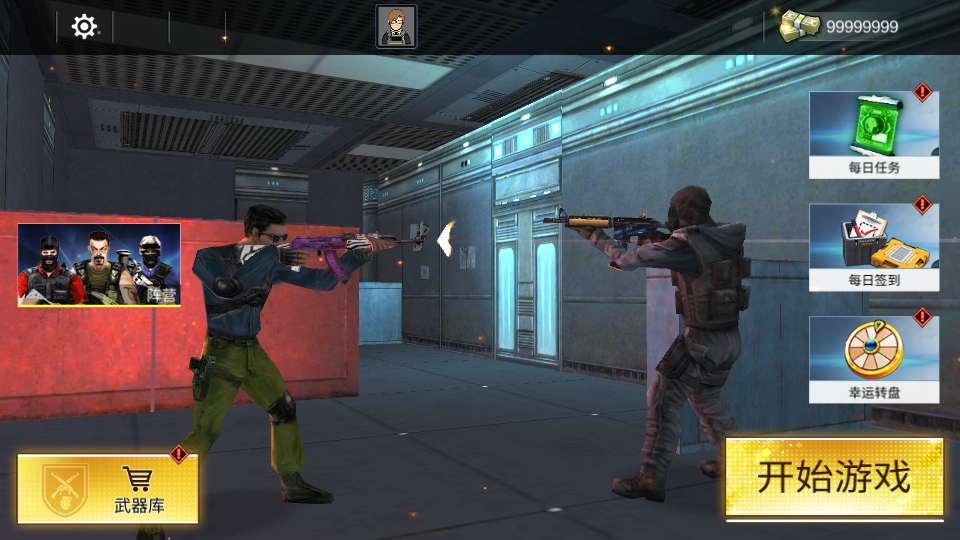
Task: Tap the cash stack currency icon
Action: 800,26
